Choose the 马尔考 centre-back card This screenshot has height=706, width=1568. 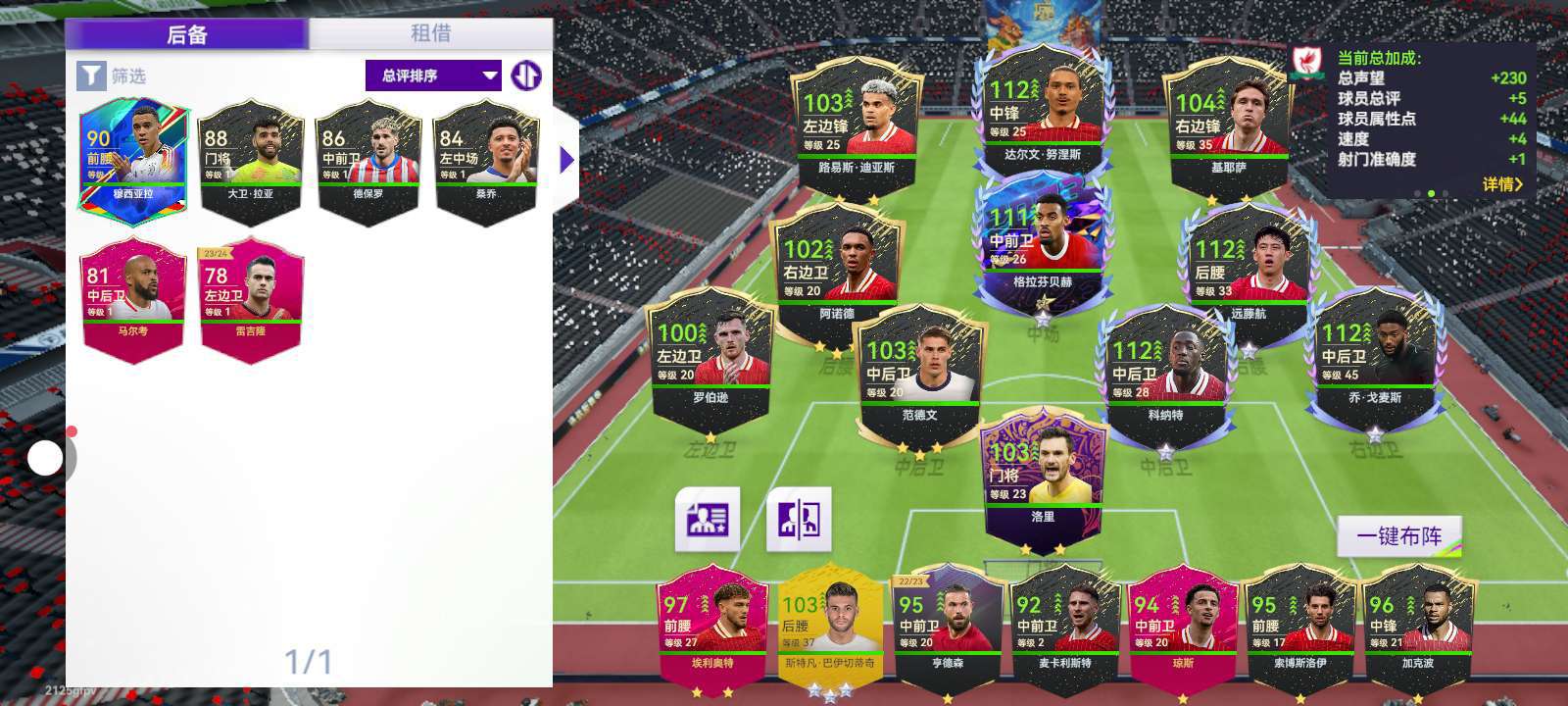click(x=133, y=296)
